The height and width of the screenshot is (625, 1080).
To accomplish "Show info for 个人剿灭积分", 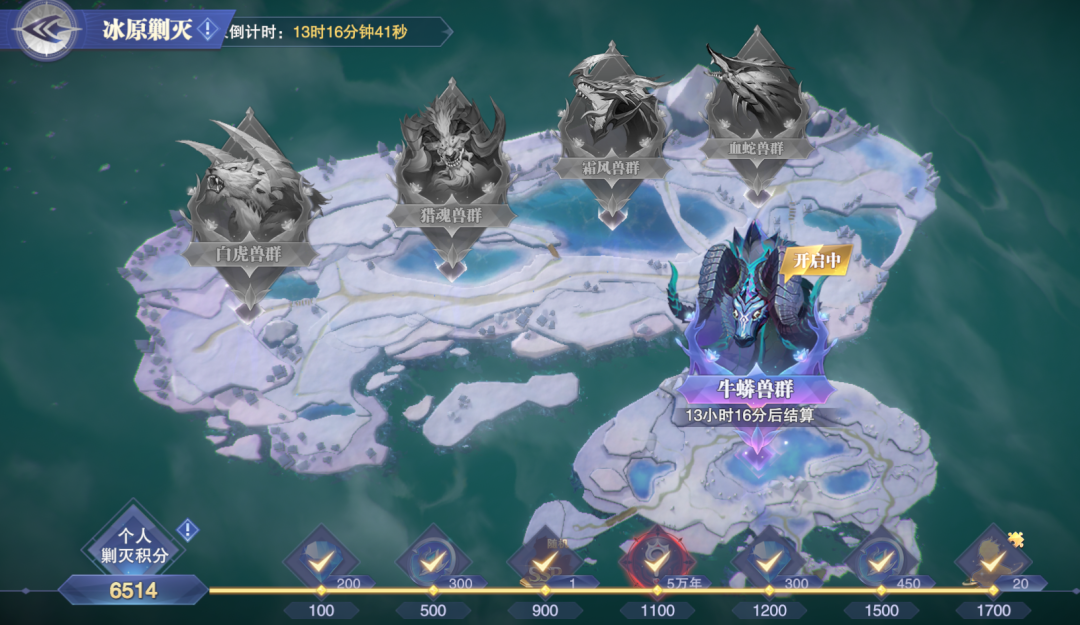I will click(x=187, y=530).
